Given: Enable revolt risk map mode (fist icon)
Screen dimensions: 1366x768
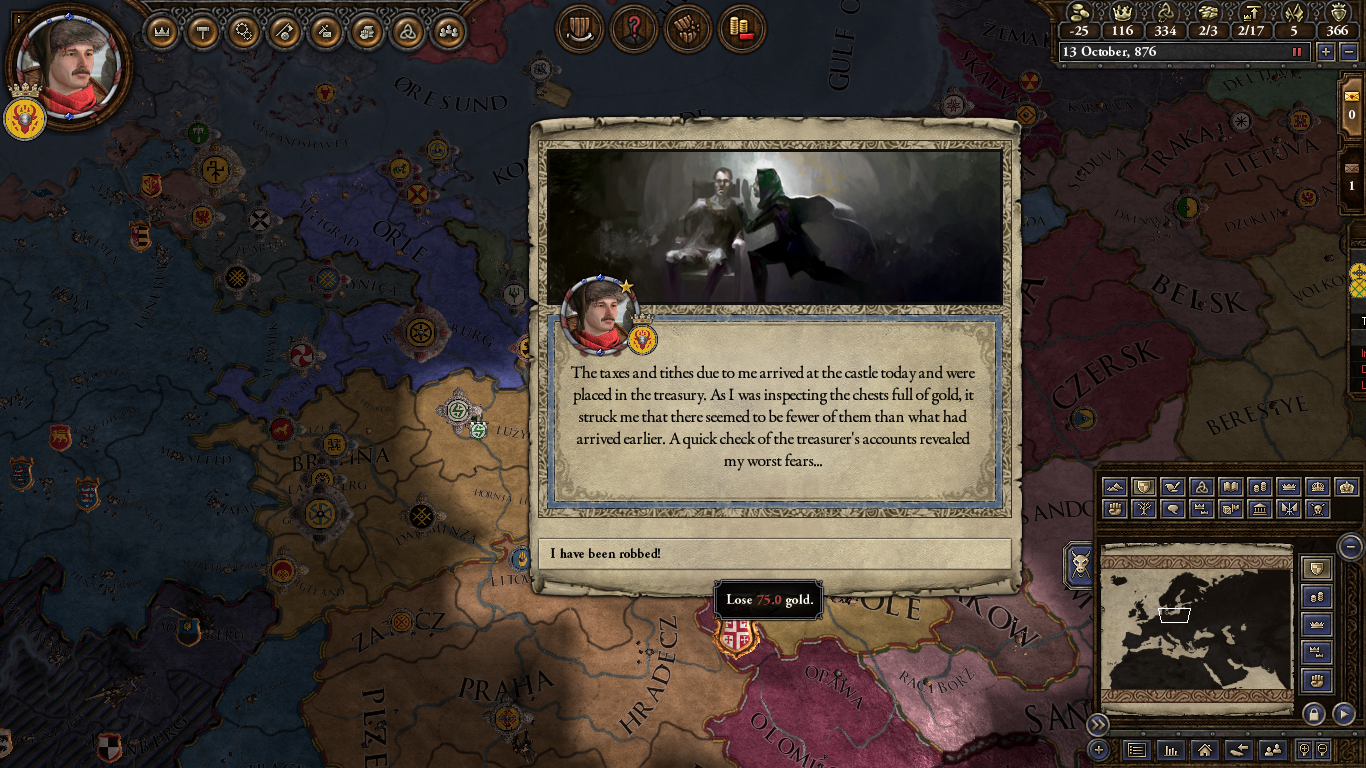Looking at the screenshot, I should 1115,509.
